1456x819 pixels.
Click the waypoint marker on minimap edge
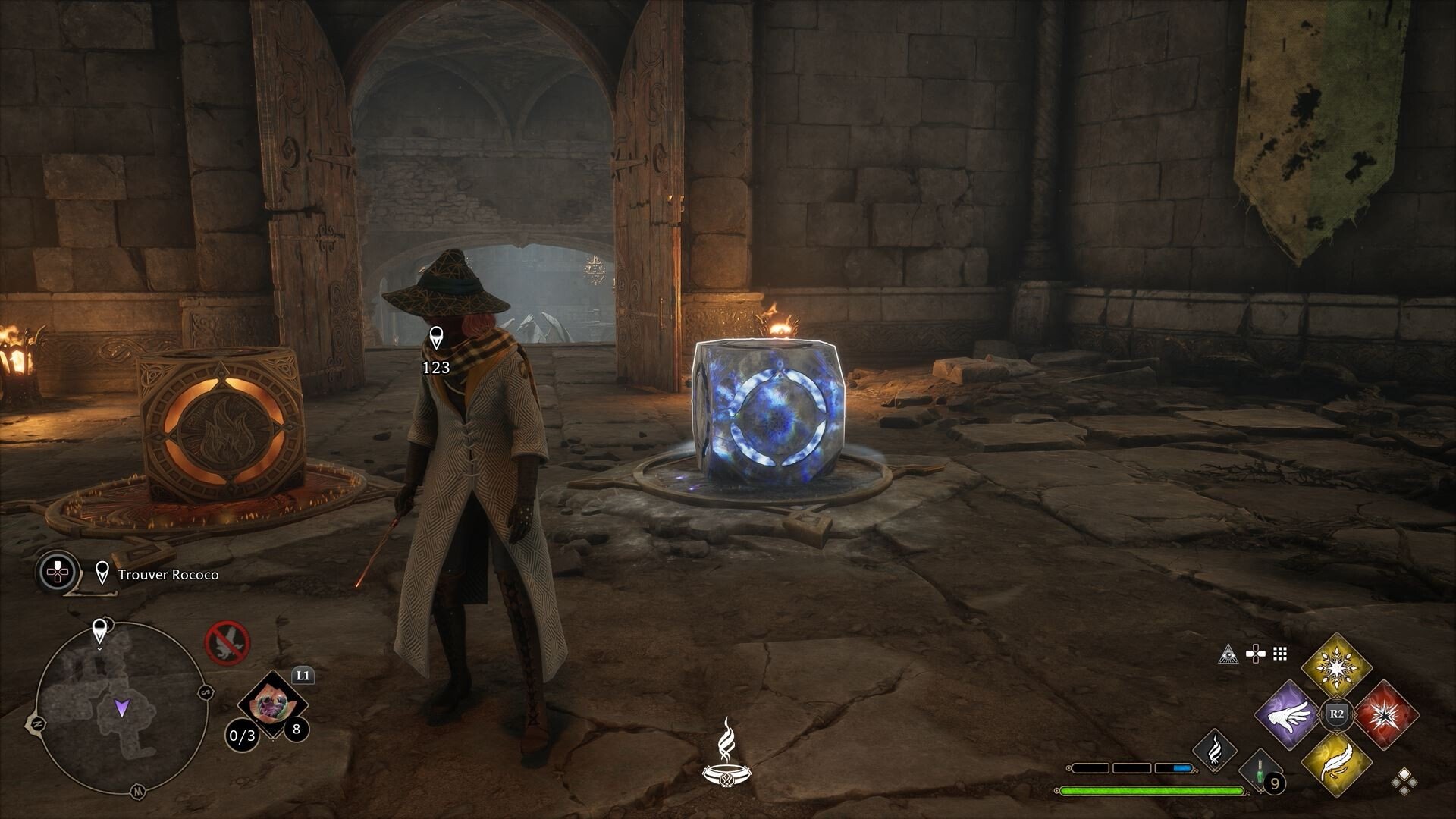(x=99, y=631)
